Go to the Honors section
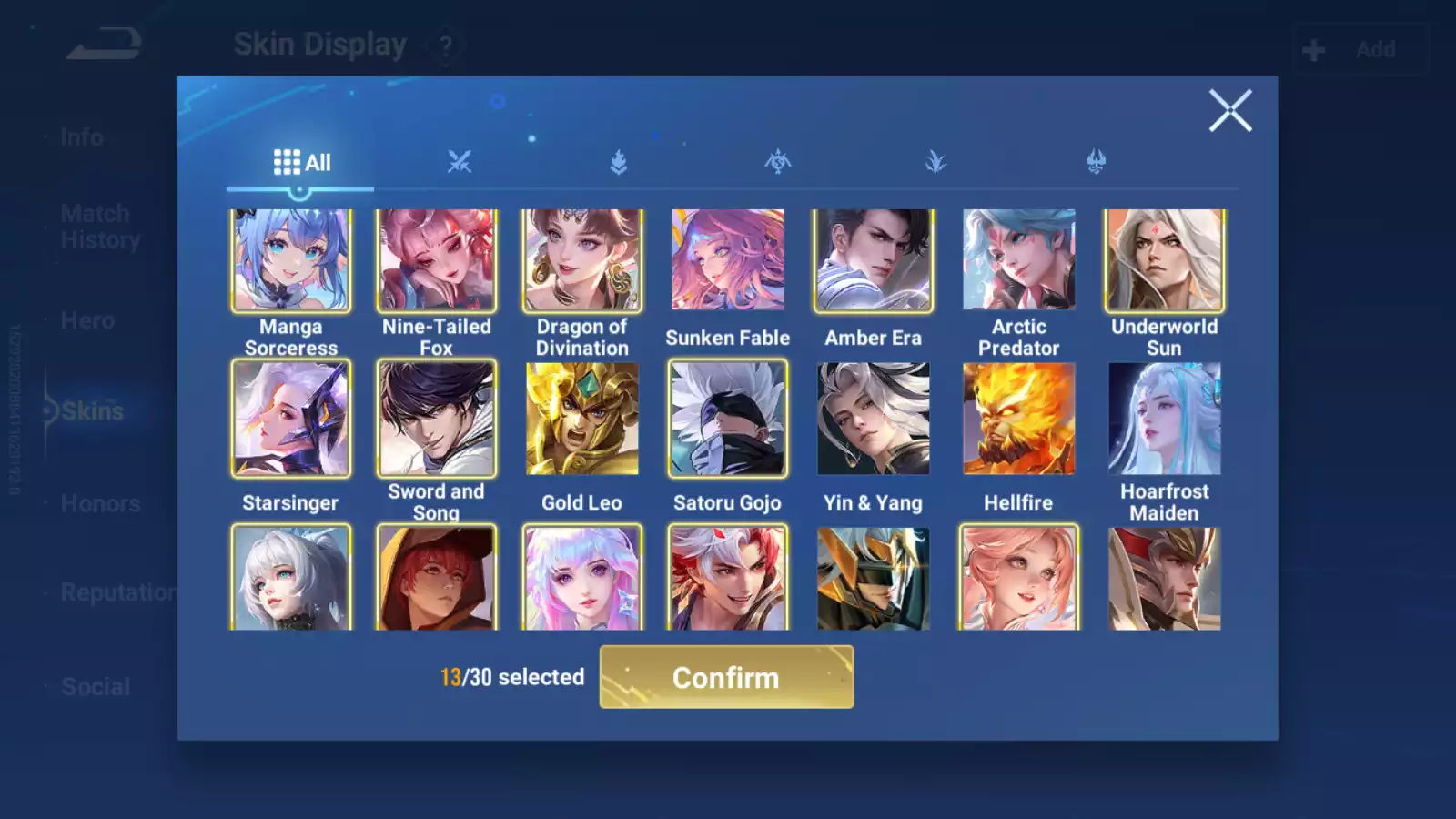The height and width of the screenshot is (819, 1456). click(x=98, y=503)
